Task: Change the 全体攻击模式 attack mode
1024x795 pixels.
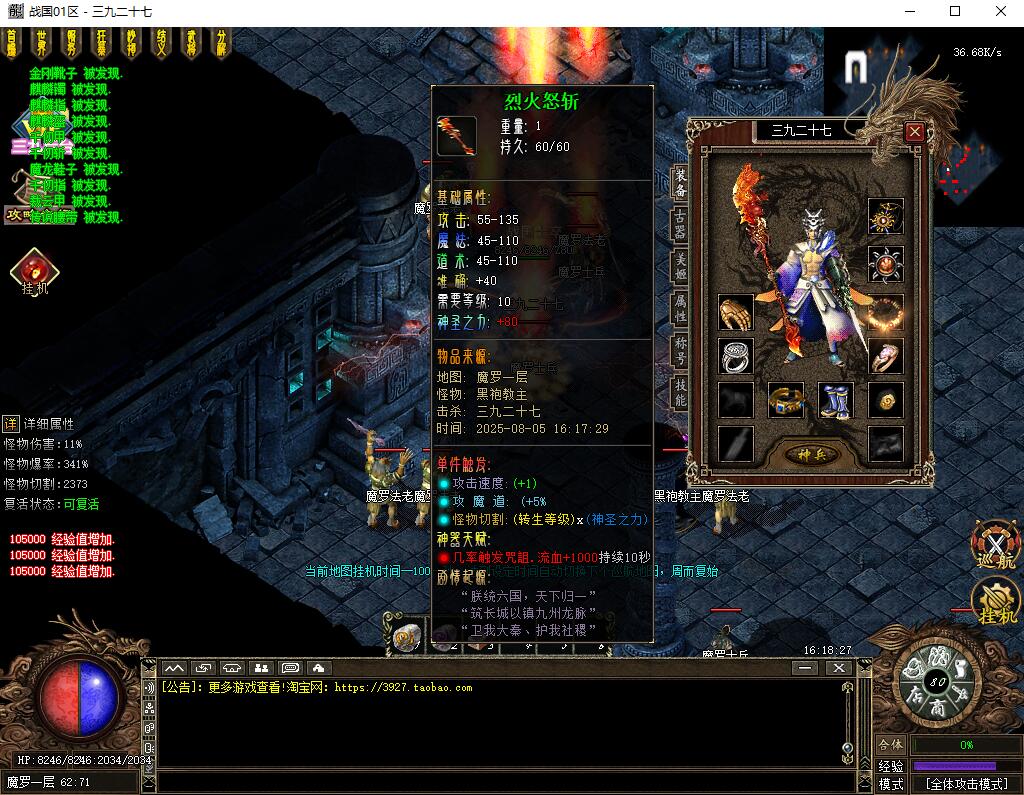Action: coord(965,784)
